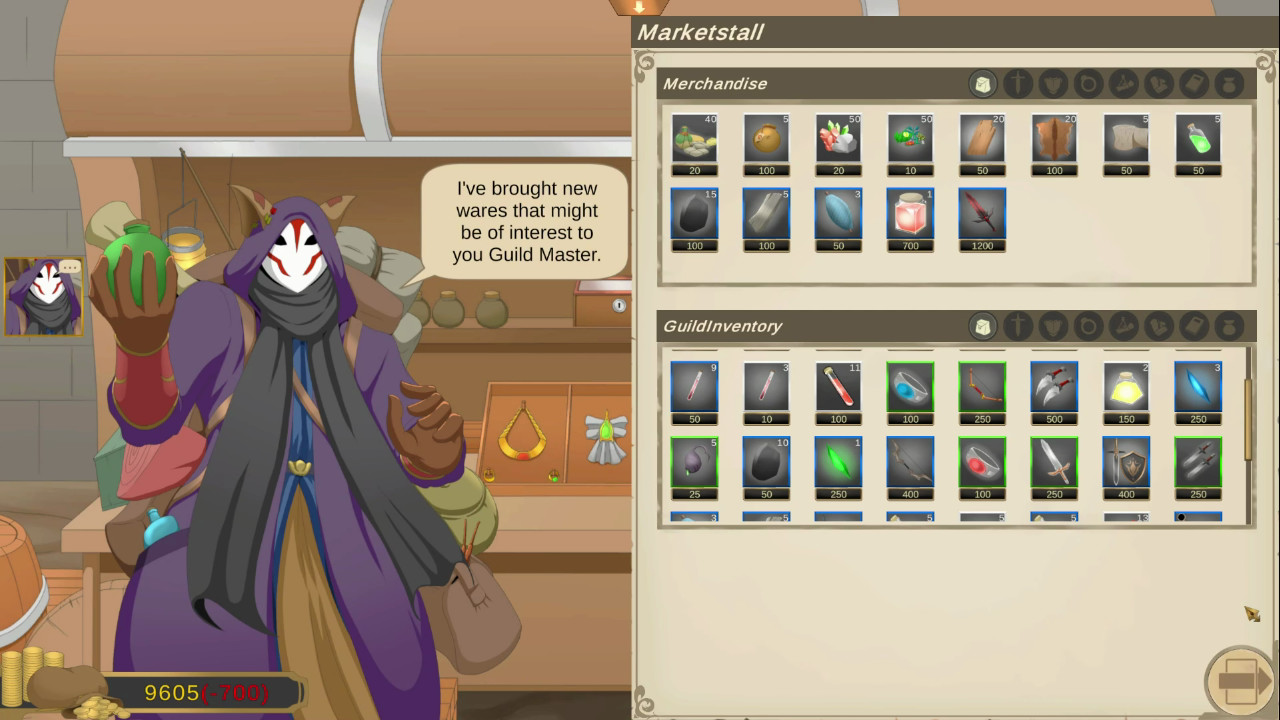
Task: Expand the Merchandise section header
Action: coord(716,84)
